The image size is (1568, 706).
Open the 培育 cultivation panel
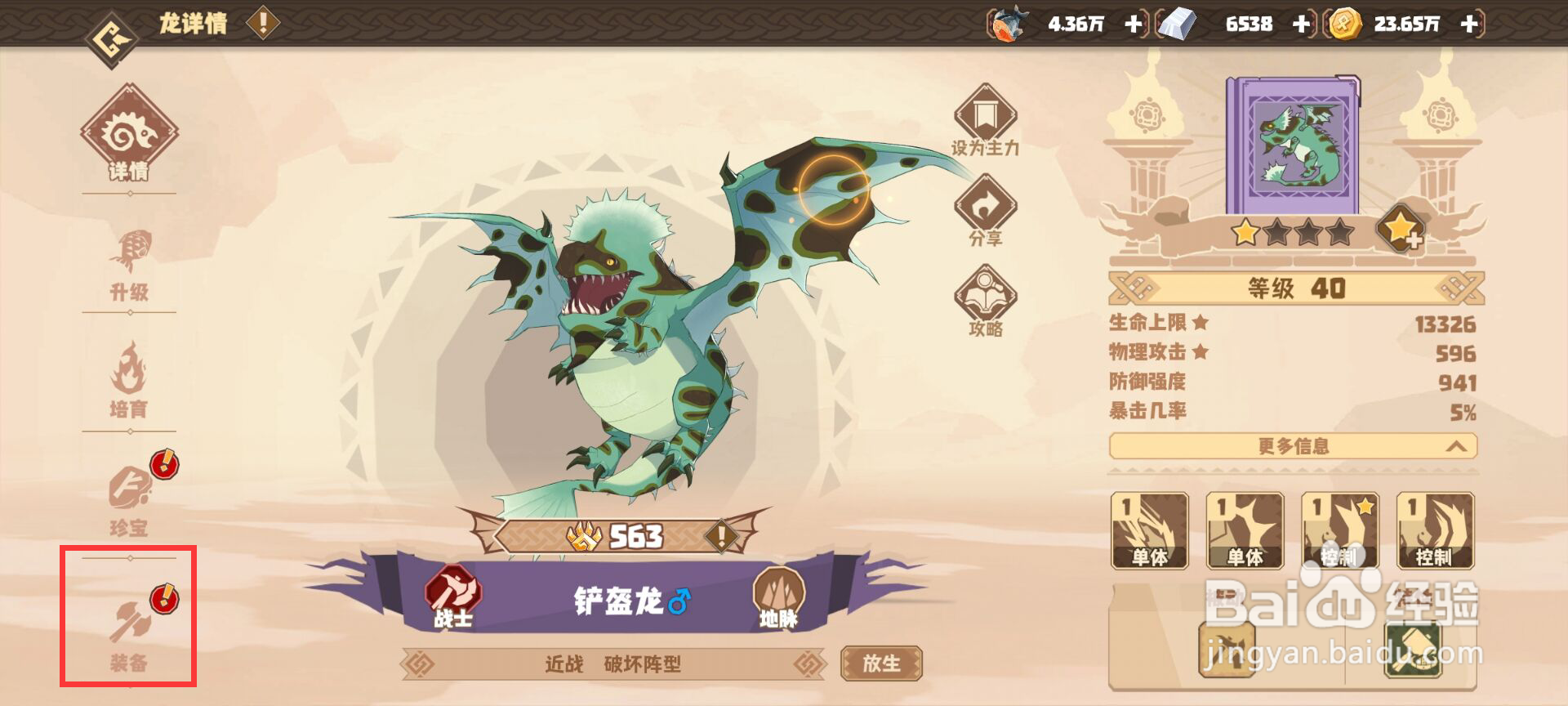pos(131,384)
